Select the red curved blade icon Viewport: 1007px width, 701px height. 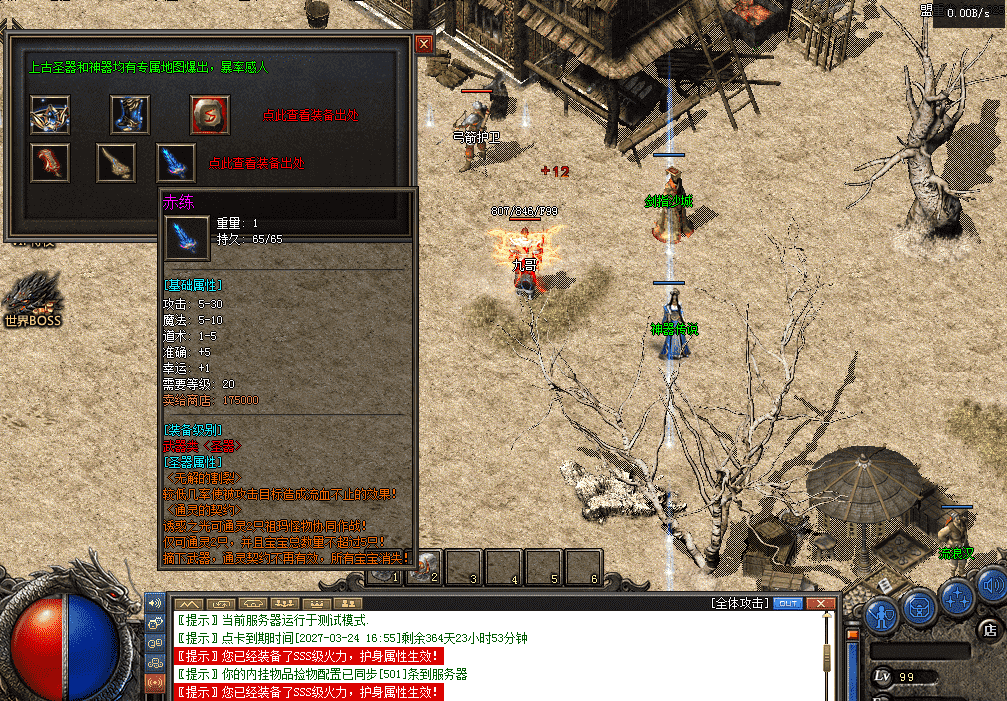click(49, 163)
